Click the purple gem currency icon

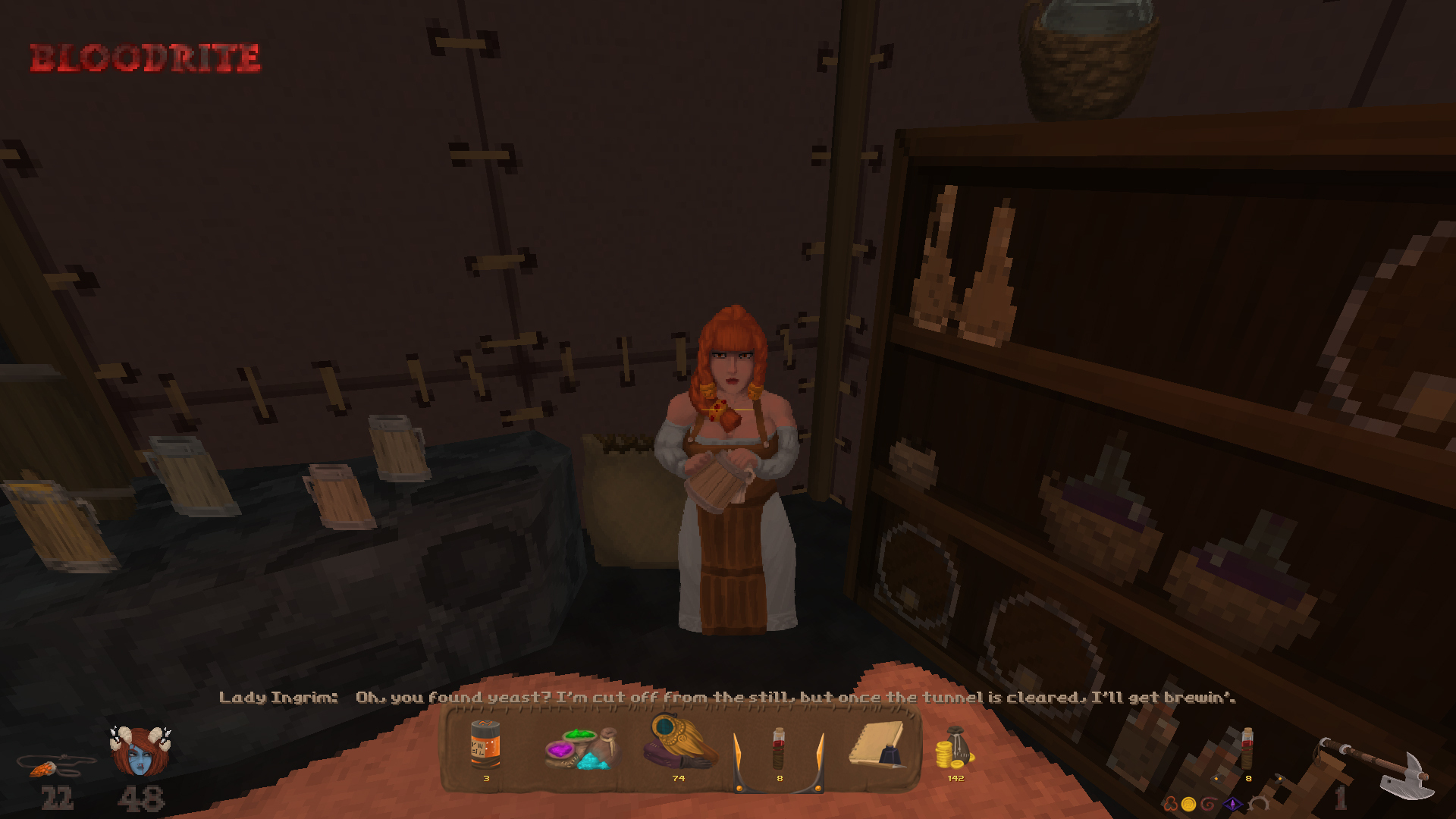[1234, 803]
